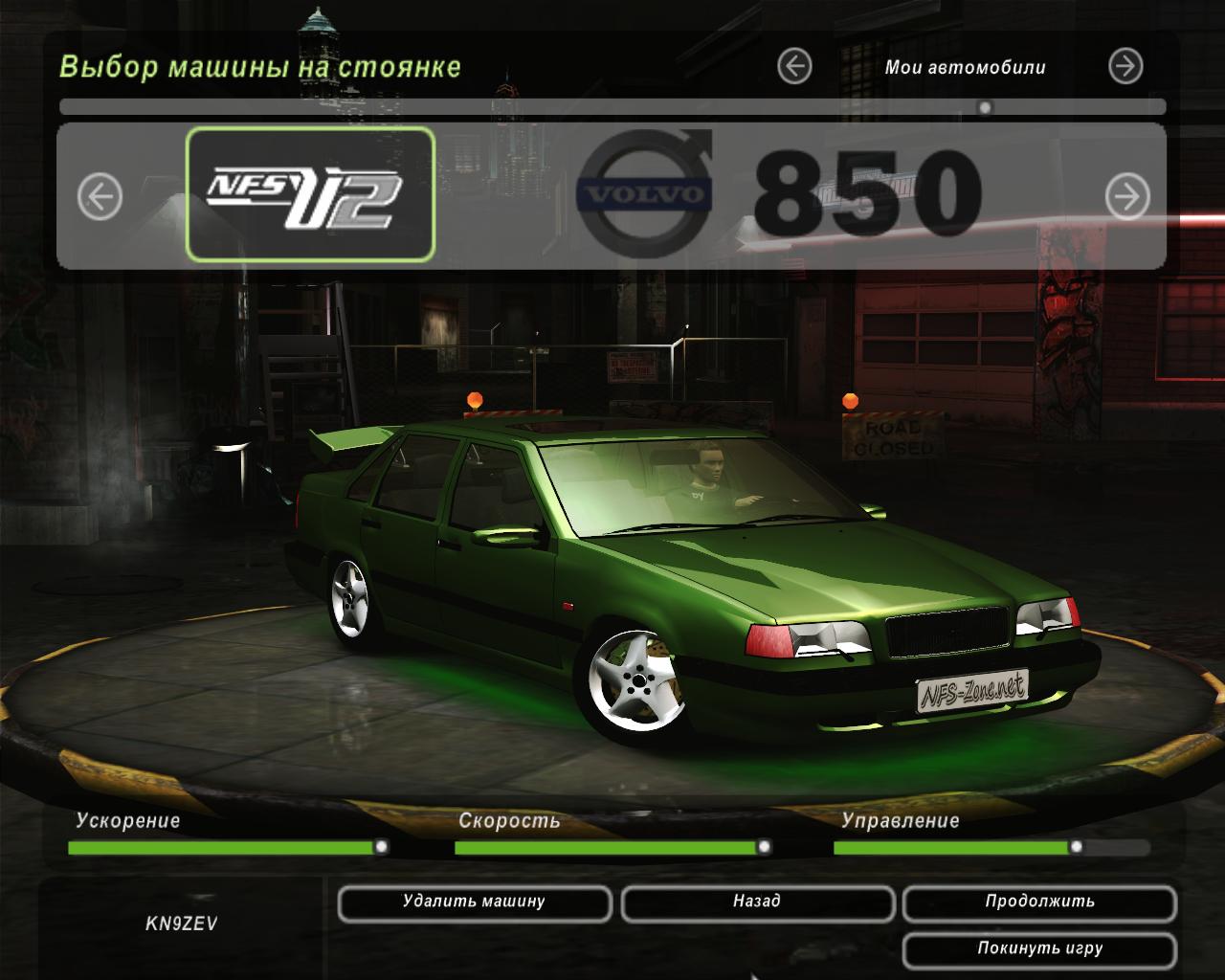Go back with the Назад button
This screenshot has height=980, width=1225.
click(x=757, y=902)
